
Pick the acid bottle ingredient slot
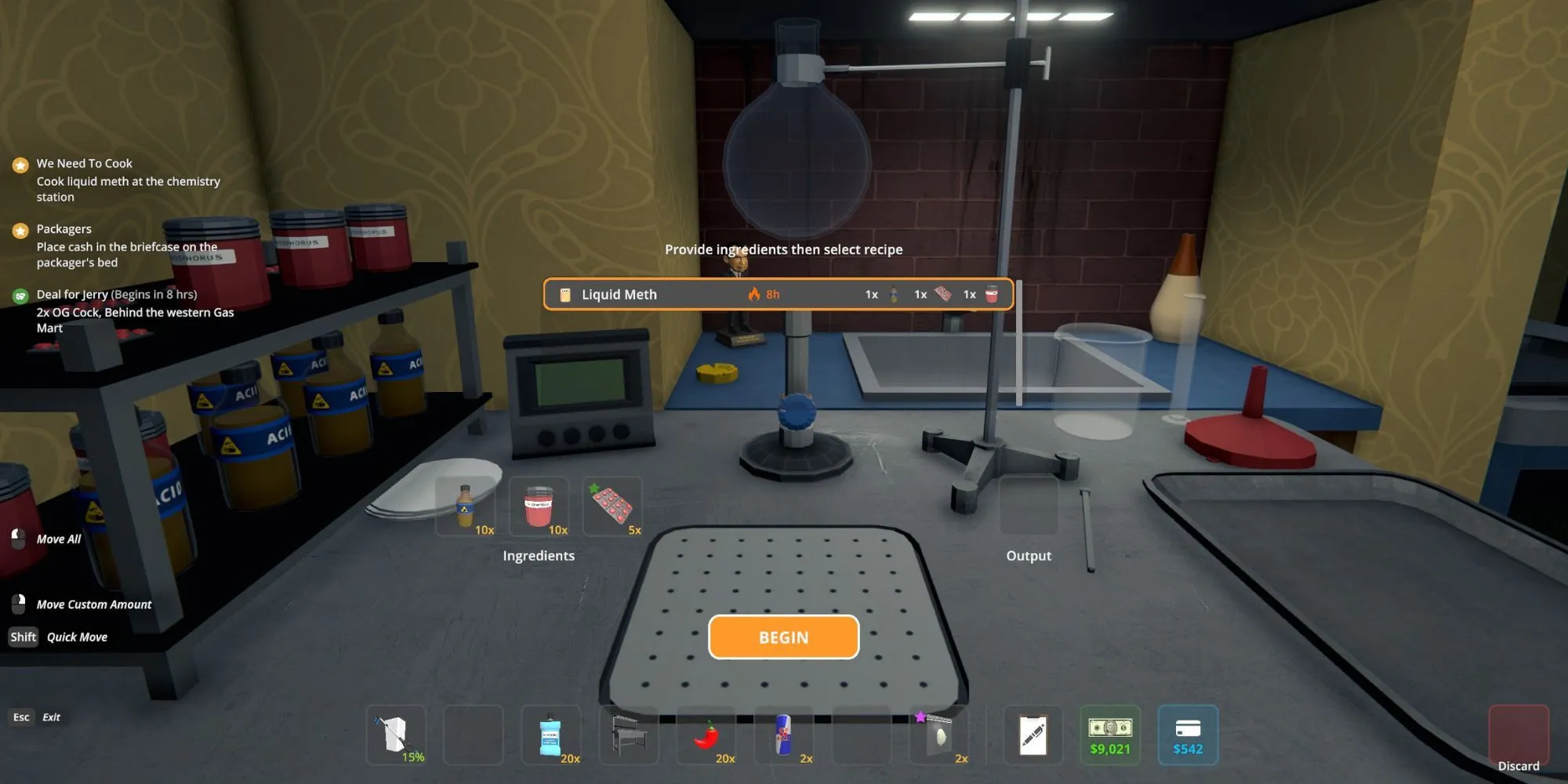click(x=466, y=506)
